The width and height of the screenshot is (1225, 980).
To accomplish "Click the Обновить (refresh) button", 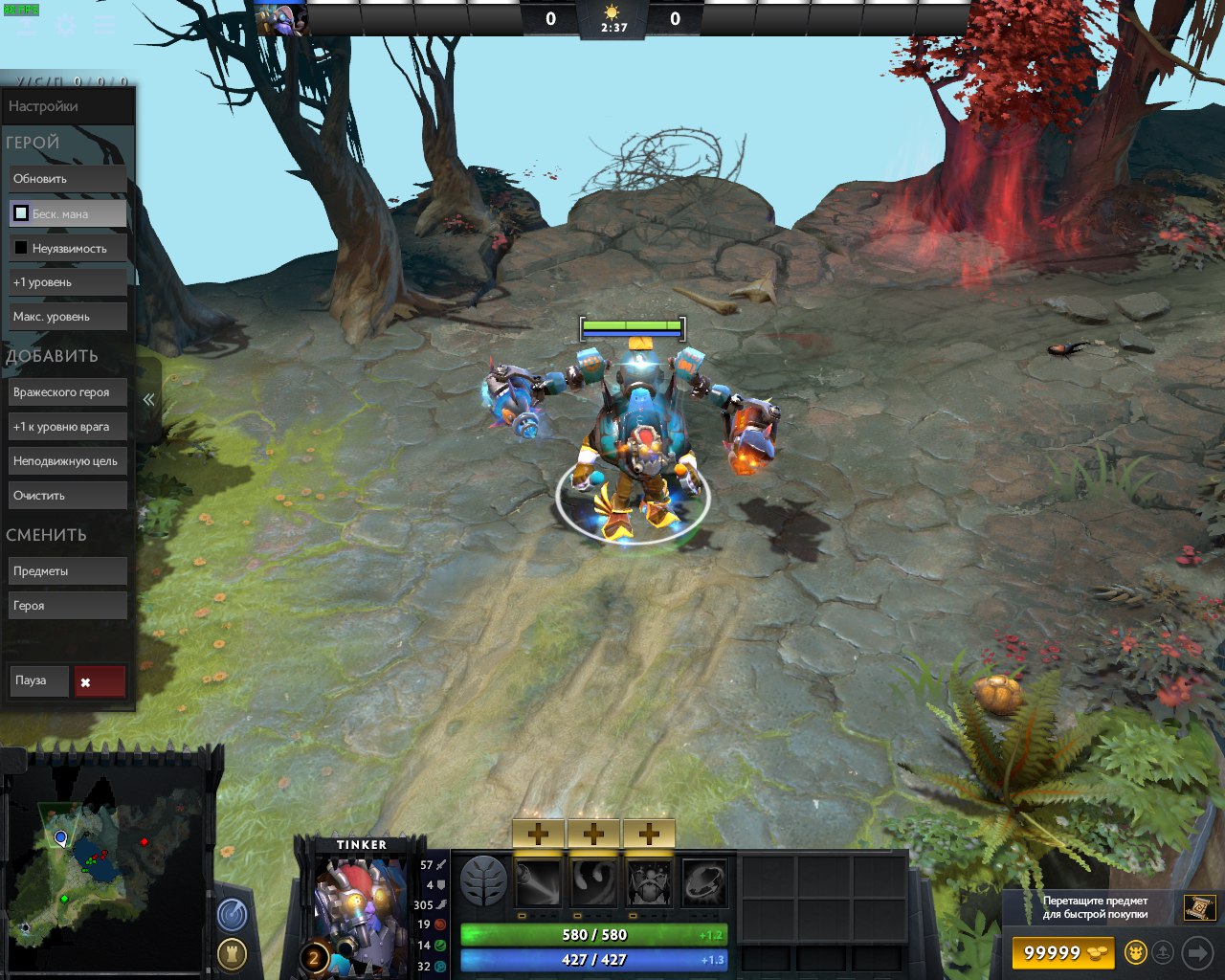I will pos(67,179).
